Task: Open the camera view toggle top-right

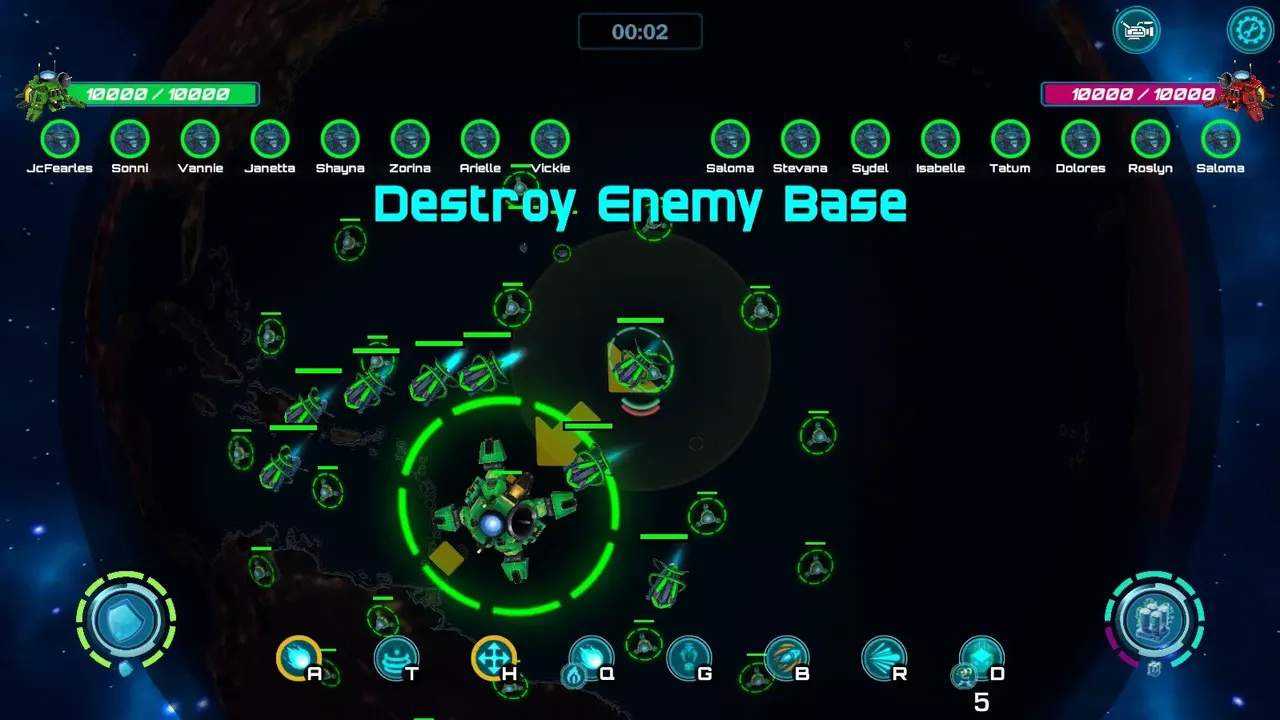Action: click(x=1138, y=30)
